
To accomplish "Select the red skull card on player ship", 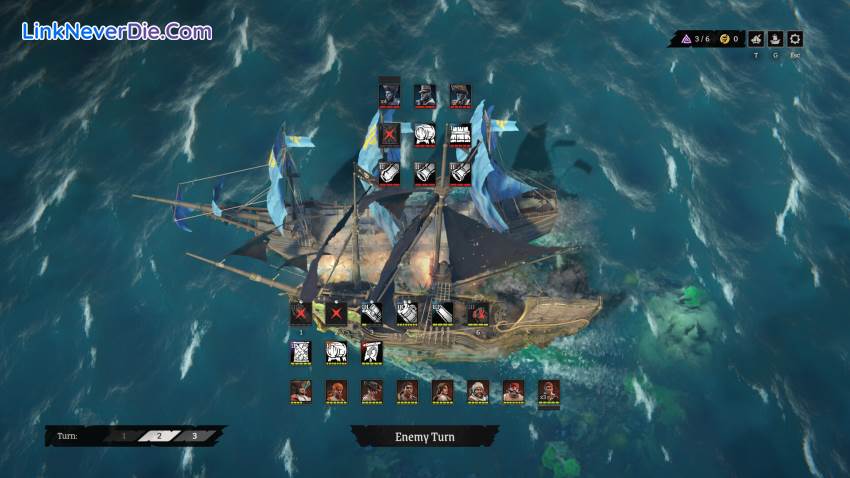I will coord(478,313).
